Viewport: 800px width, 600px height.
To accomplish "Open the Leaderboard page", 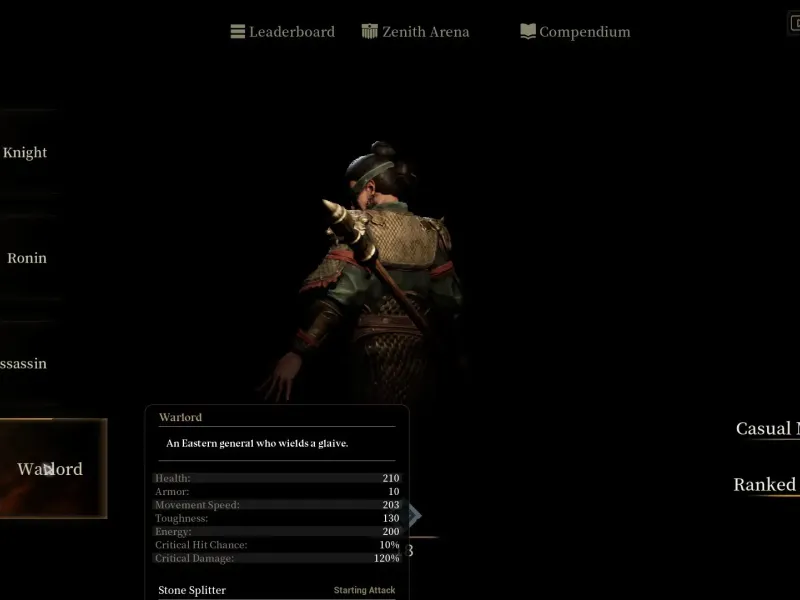I will (282, 32).
